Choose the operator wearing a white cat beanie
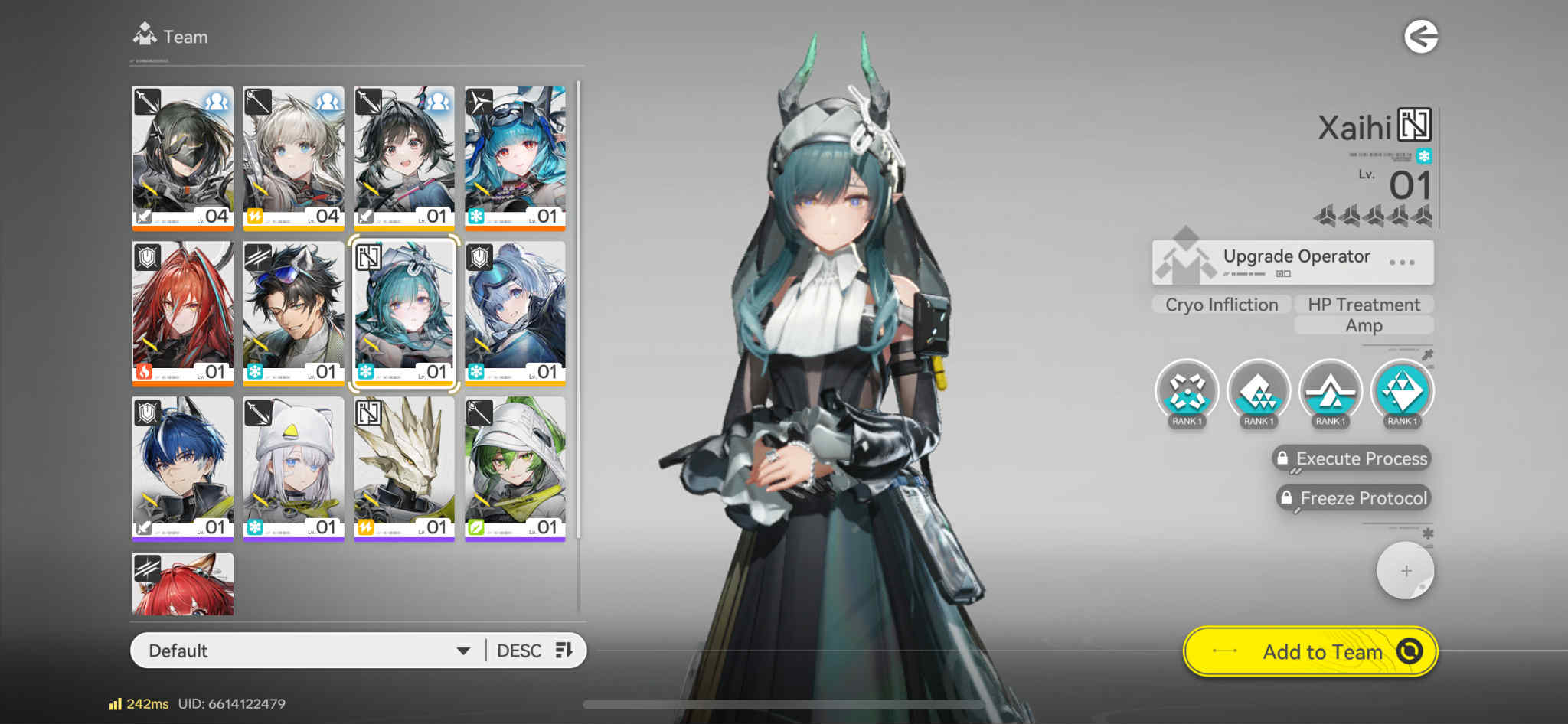 pos(294,468)
